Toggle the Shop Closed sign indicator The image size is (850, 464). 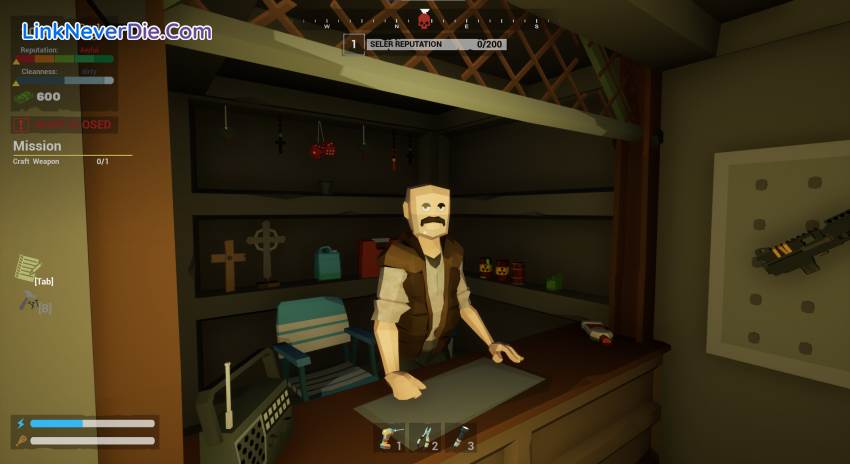63,125
